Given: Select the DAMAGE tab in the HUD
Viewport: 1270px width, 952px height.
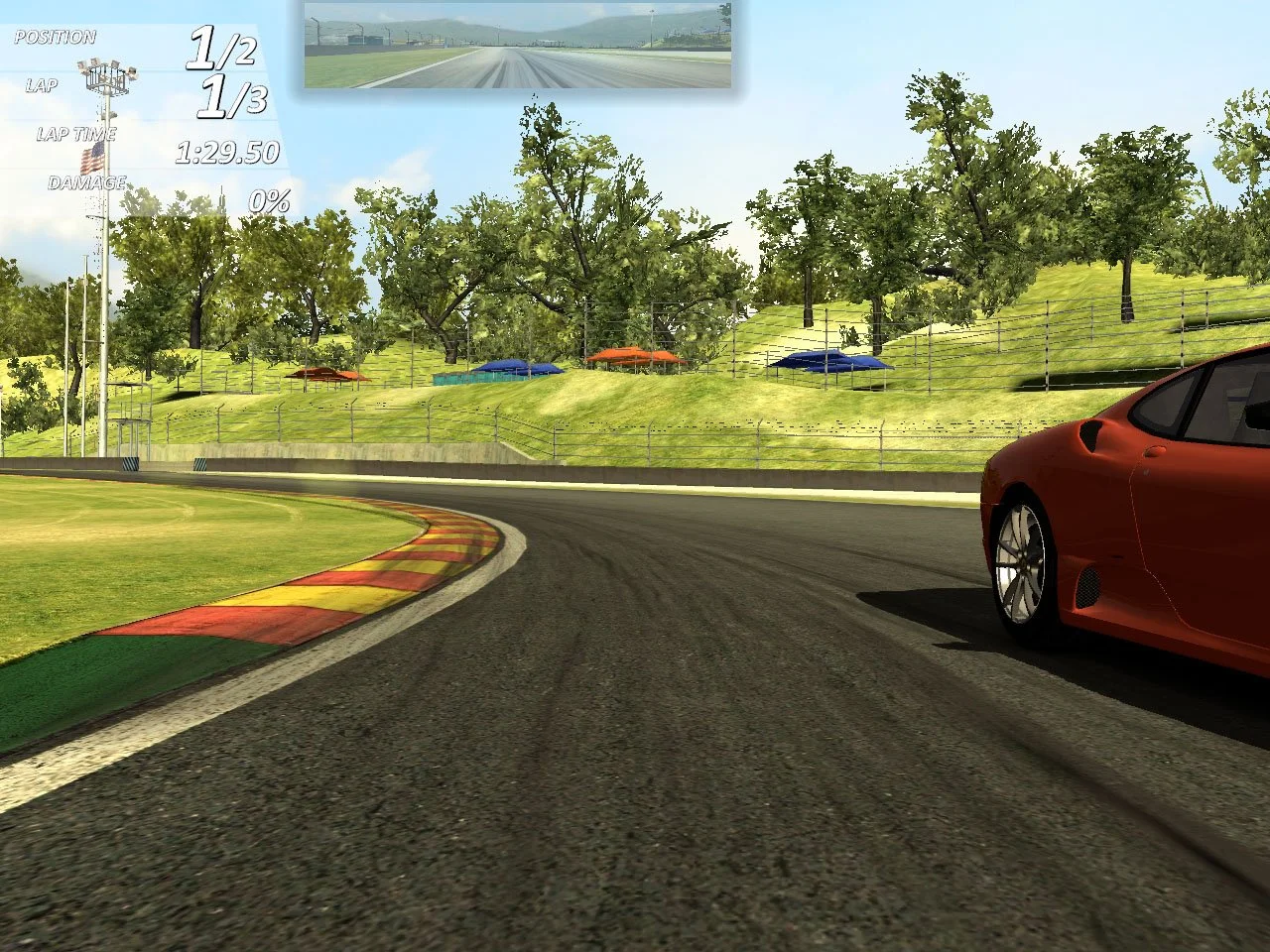Looking at the screenshot, I should pyautogui.click(x=87, y=182).
